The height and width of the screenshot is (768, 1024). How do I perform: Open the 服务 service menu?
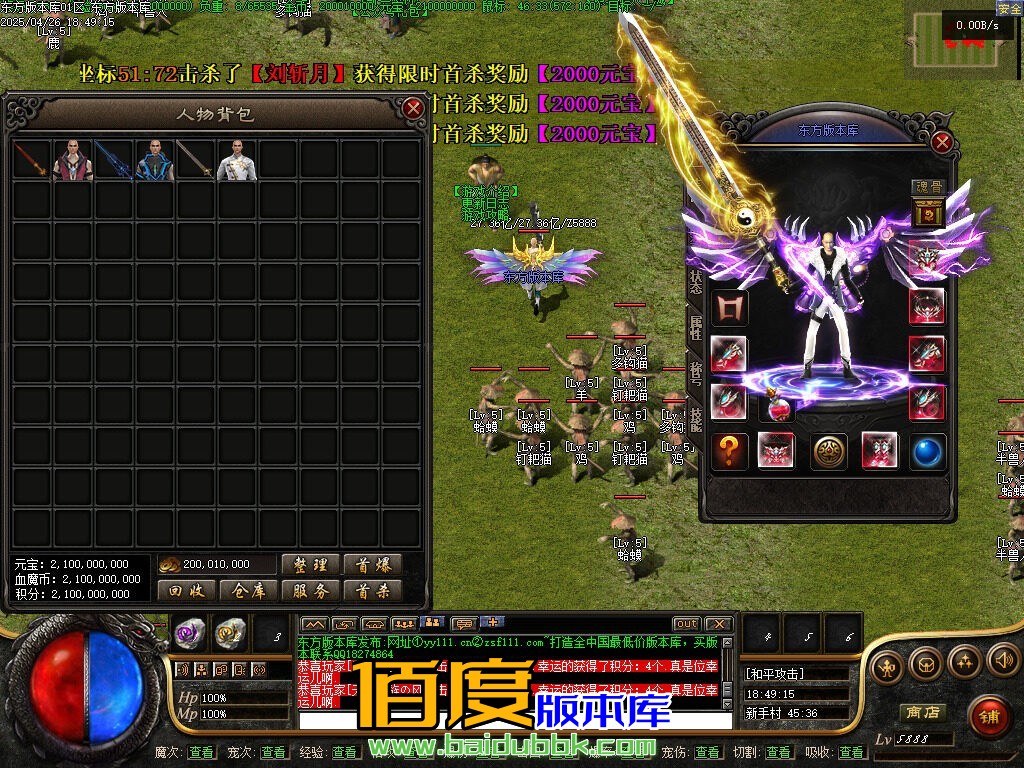[x=311, y=591]
